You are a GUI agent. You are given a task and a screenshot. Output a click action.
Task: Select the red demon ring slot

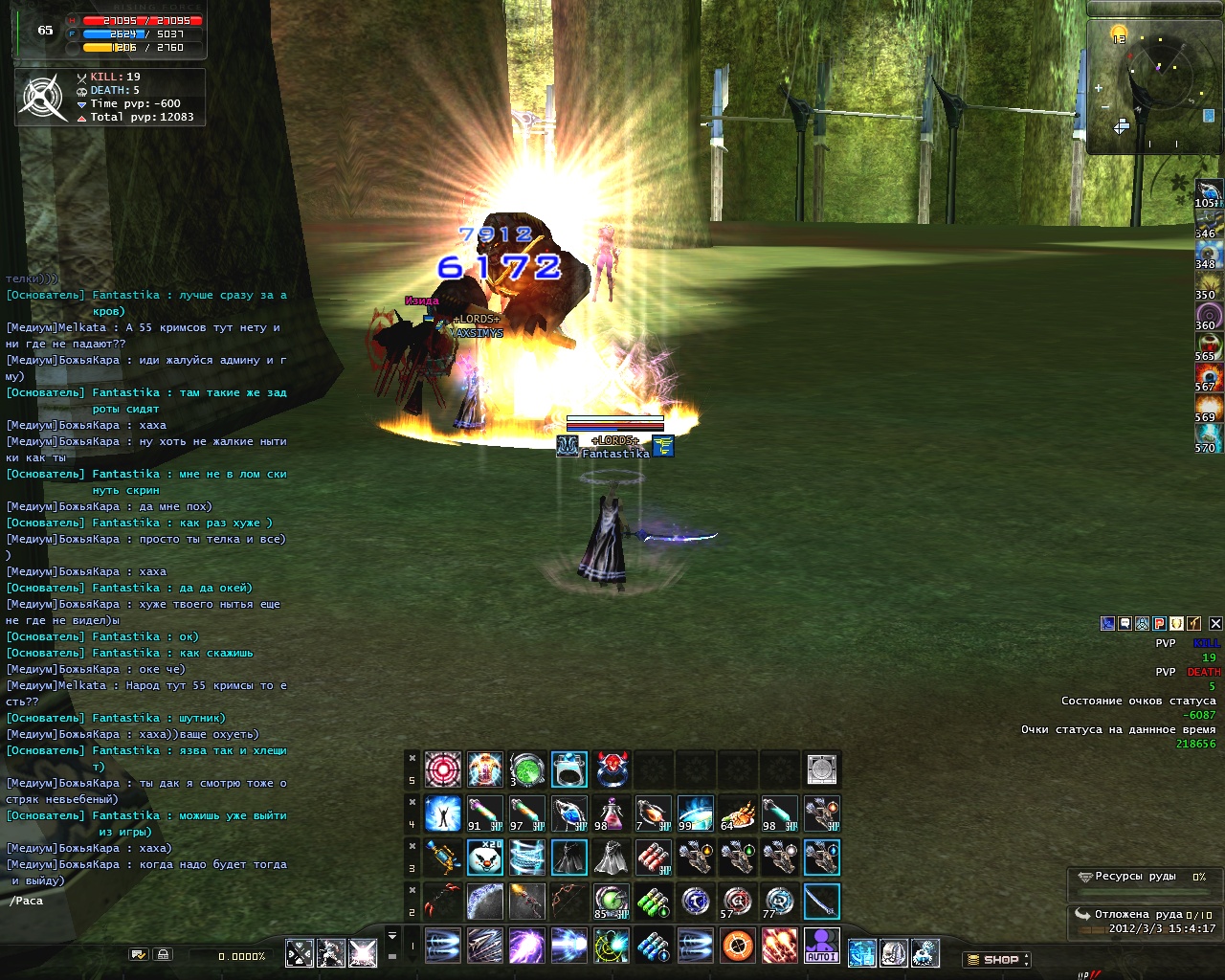click(612, 769)
